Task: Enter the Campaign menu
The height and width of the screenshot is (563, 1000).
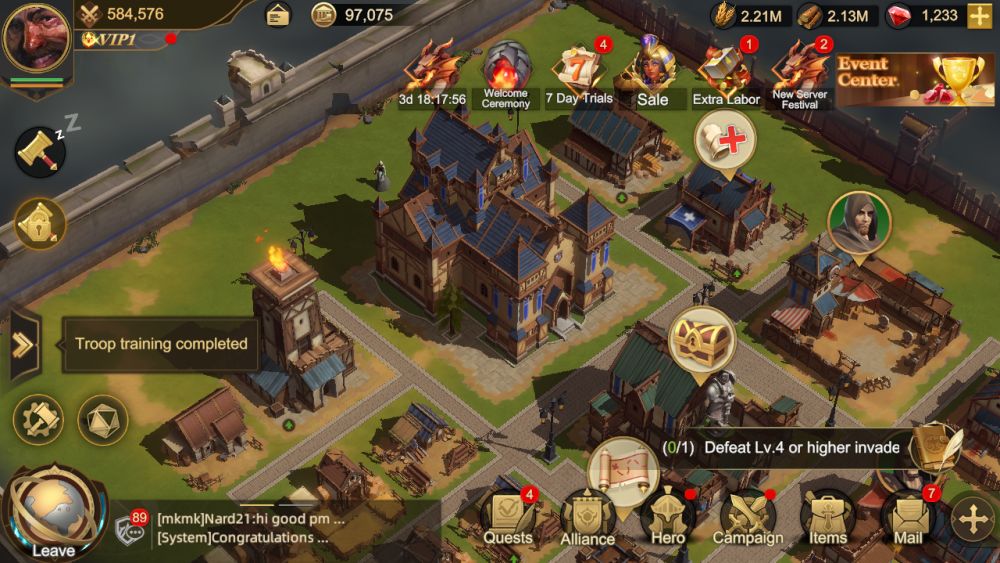Action: [748, 518]
